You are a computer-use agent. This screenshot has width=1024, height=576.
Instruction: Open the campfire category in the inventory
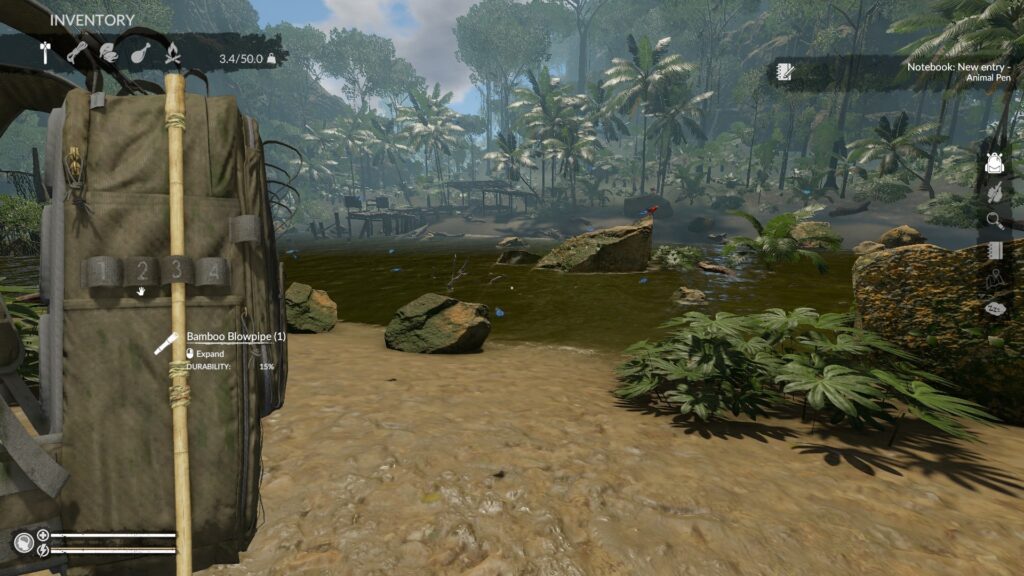point(172,53)
